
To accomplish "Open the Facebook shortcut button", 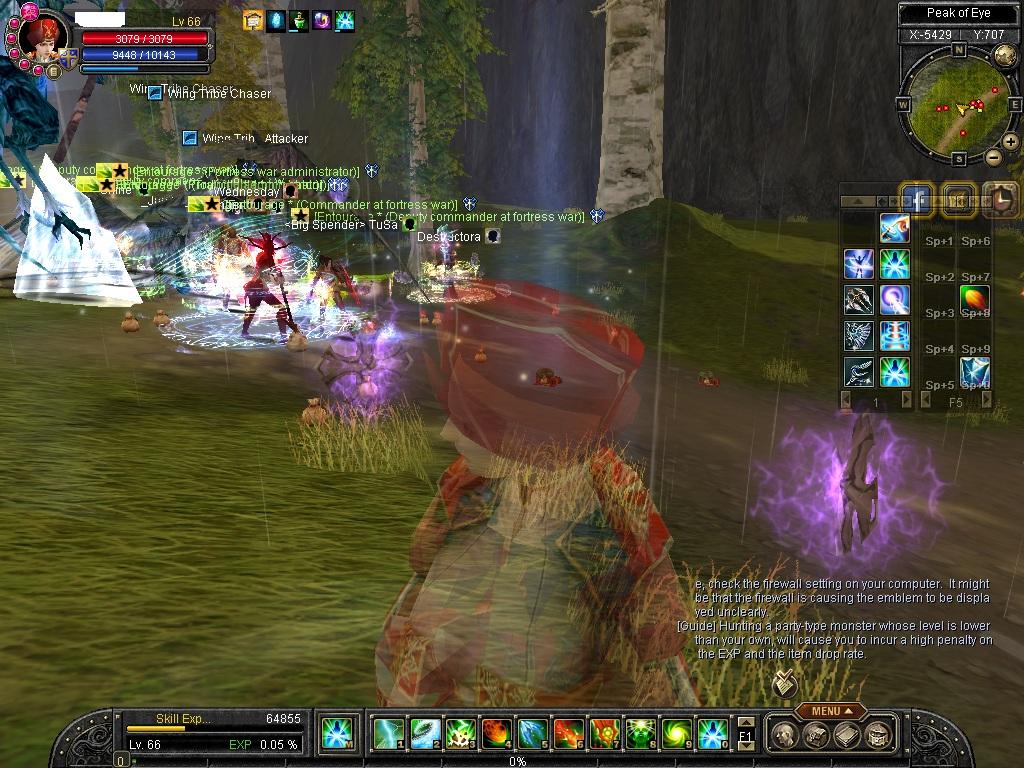I will click(917, 200).
